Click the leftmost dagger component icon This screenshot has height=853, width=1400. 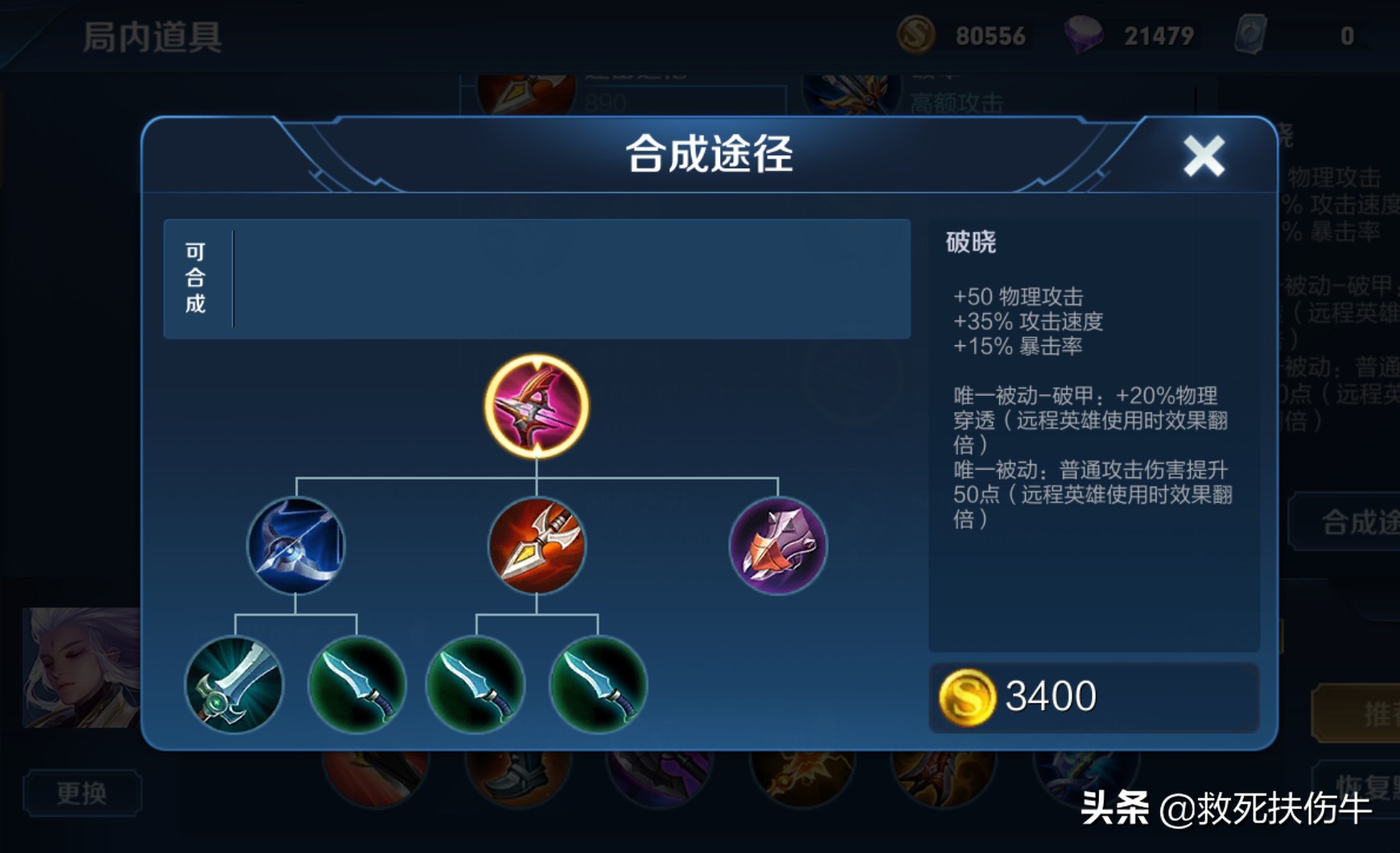(357, 686)
